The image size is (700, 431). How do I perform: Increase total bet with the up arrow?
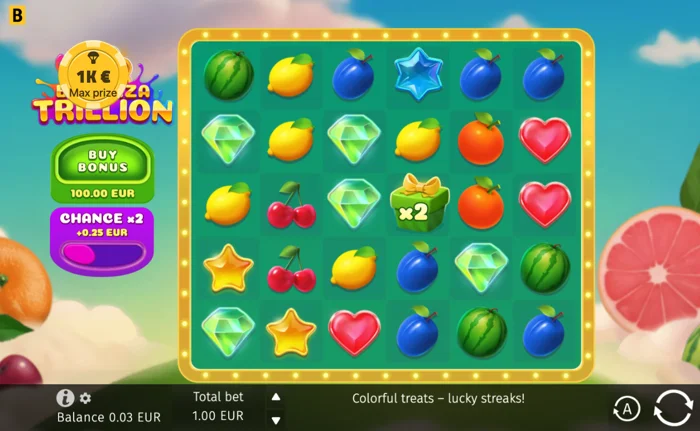[276, 396]
